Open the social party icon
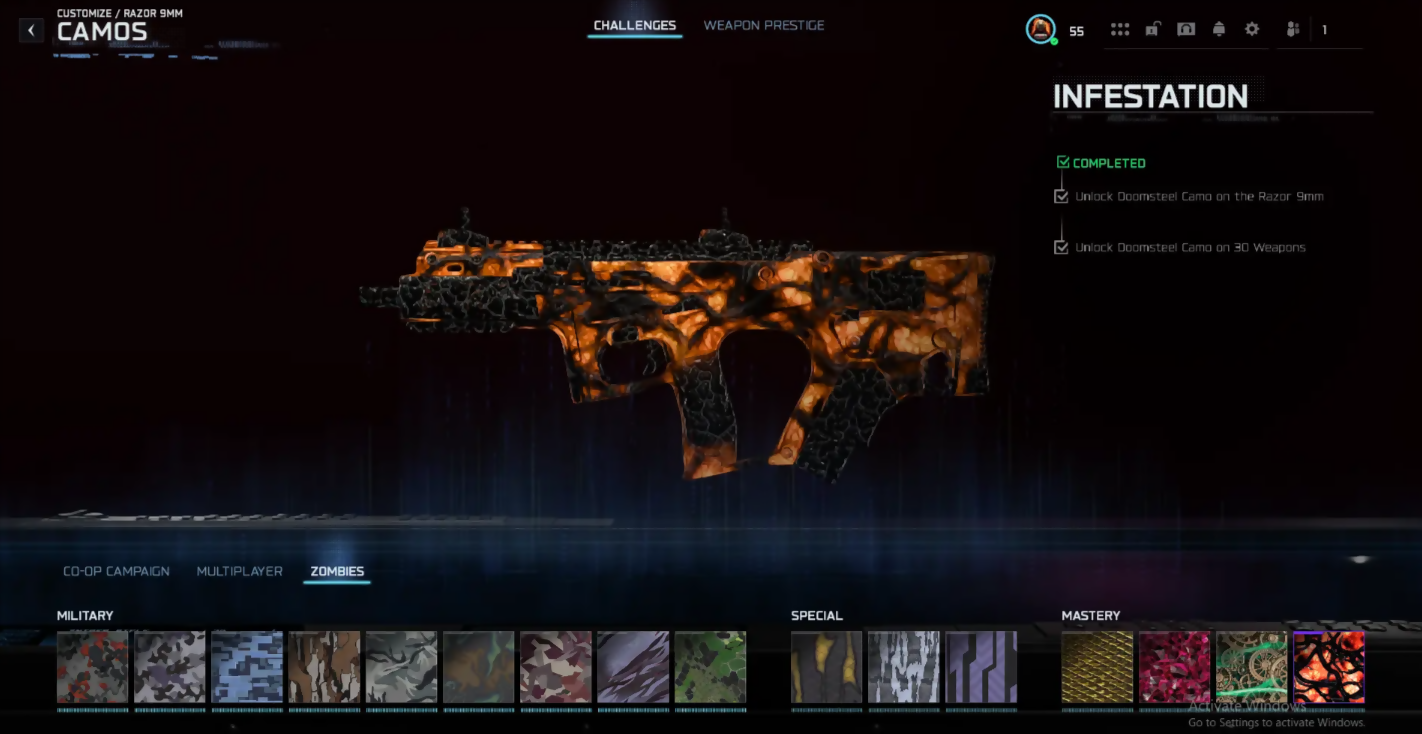This screenshot has height=734, width=1422. tap(1293, 29)
